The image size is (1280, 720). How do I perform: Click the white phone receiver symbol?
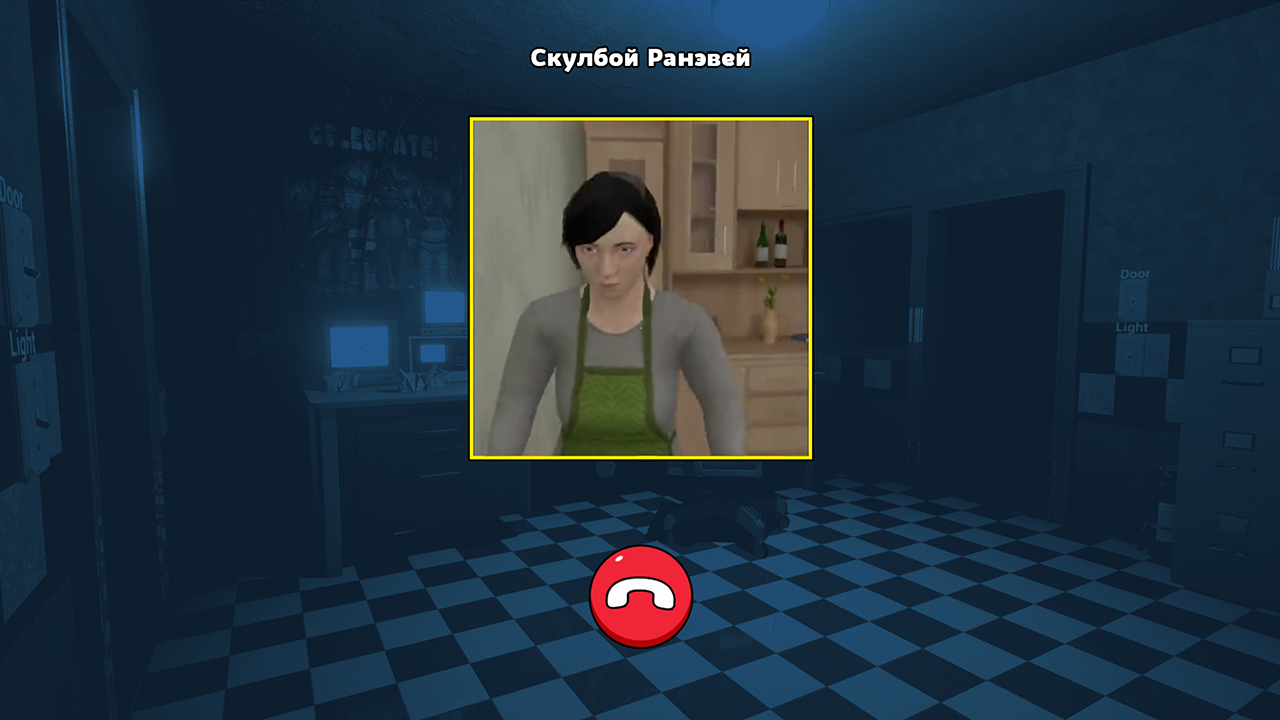coord(640,594)
